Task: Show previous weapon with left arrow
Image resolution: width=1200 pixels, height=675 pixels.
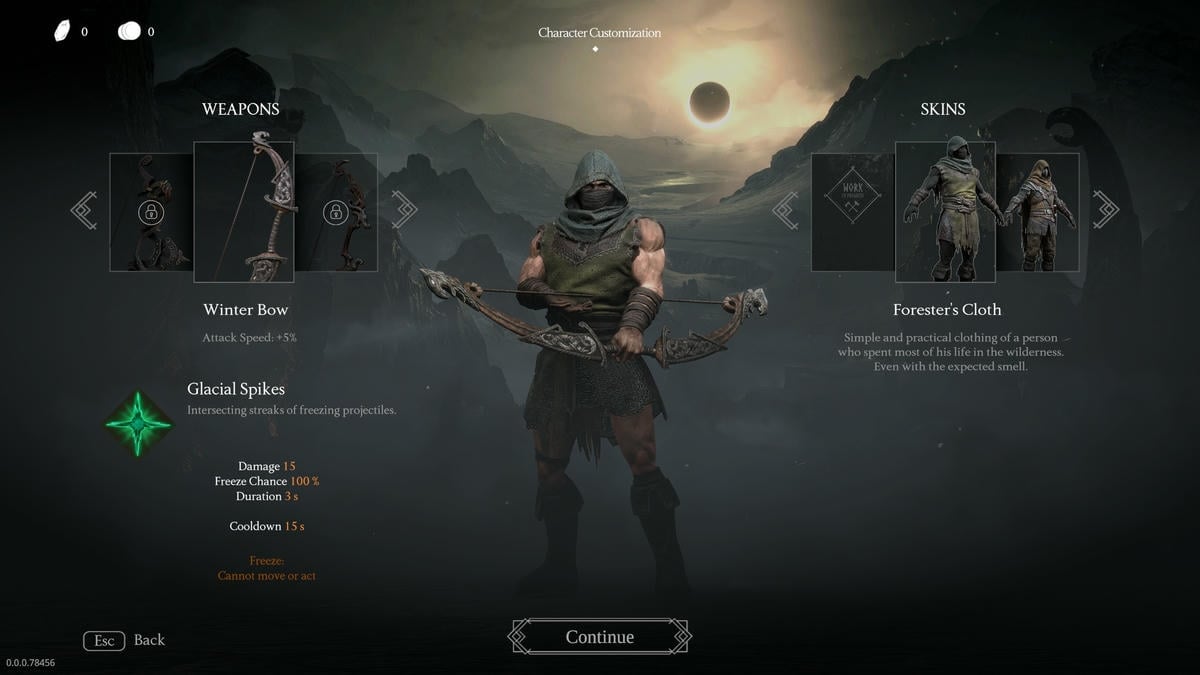Action: (85, 211)
